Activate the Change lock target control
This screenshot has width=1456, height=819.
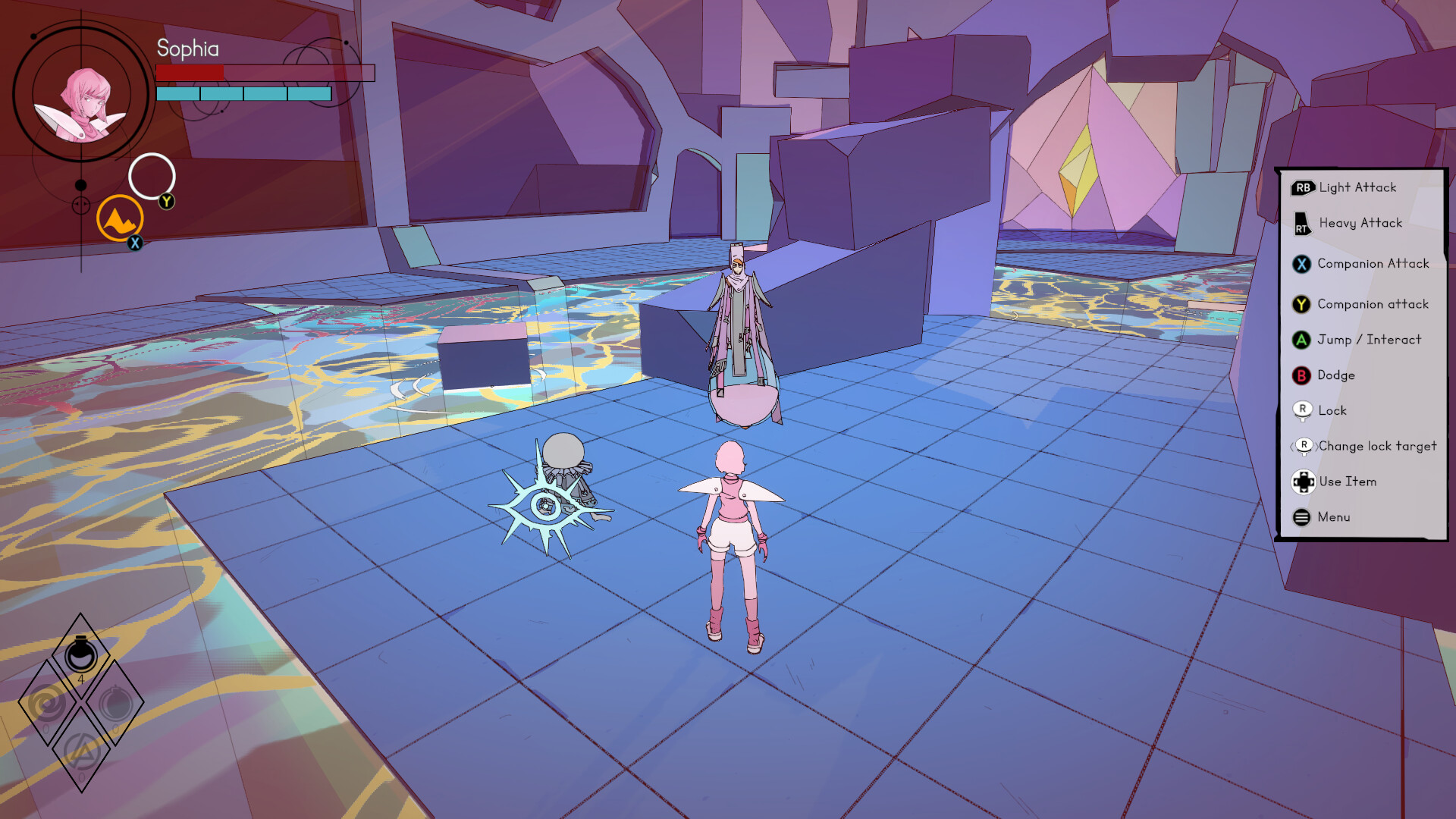click(1304, 446)
